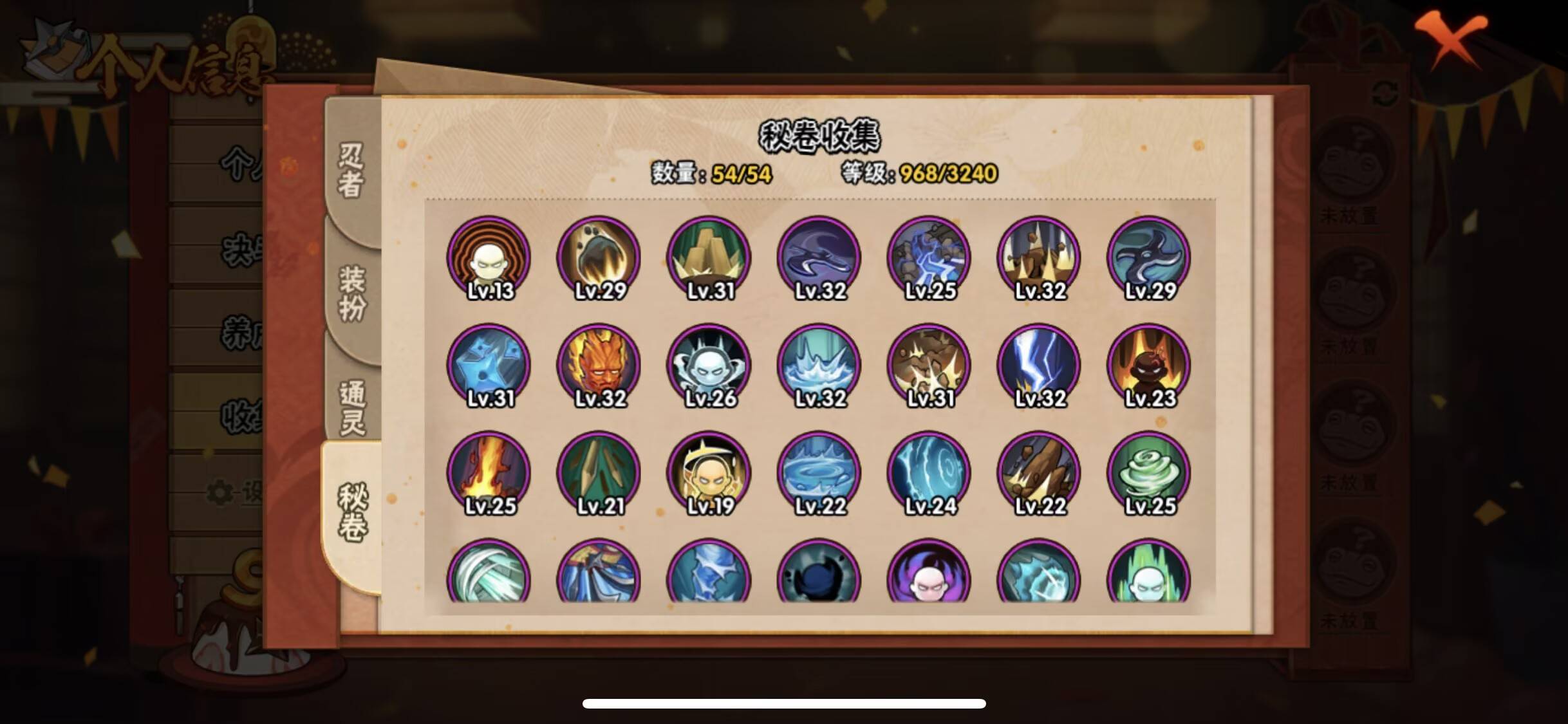Select the Lv.13 genjutsu scroll icon
This screenshot has width=1568, height=724.
[x=490, y=256]
